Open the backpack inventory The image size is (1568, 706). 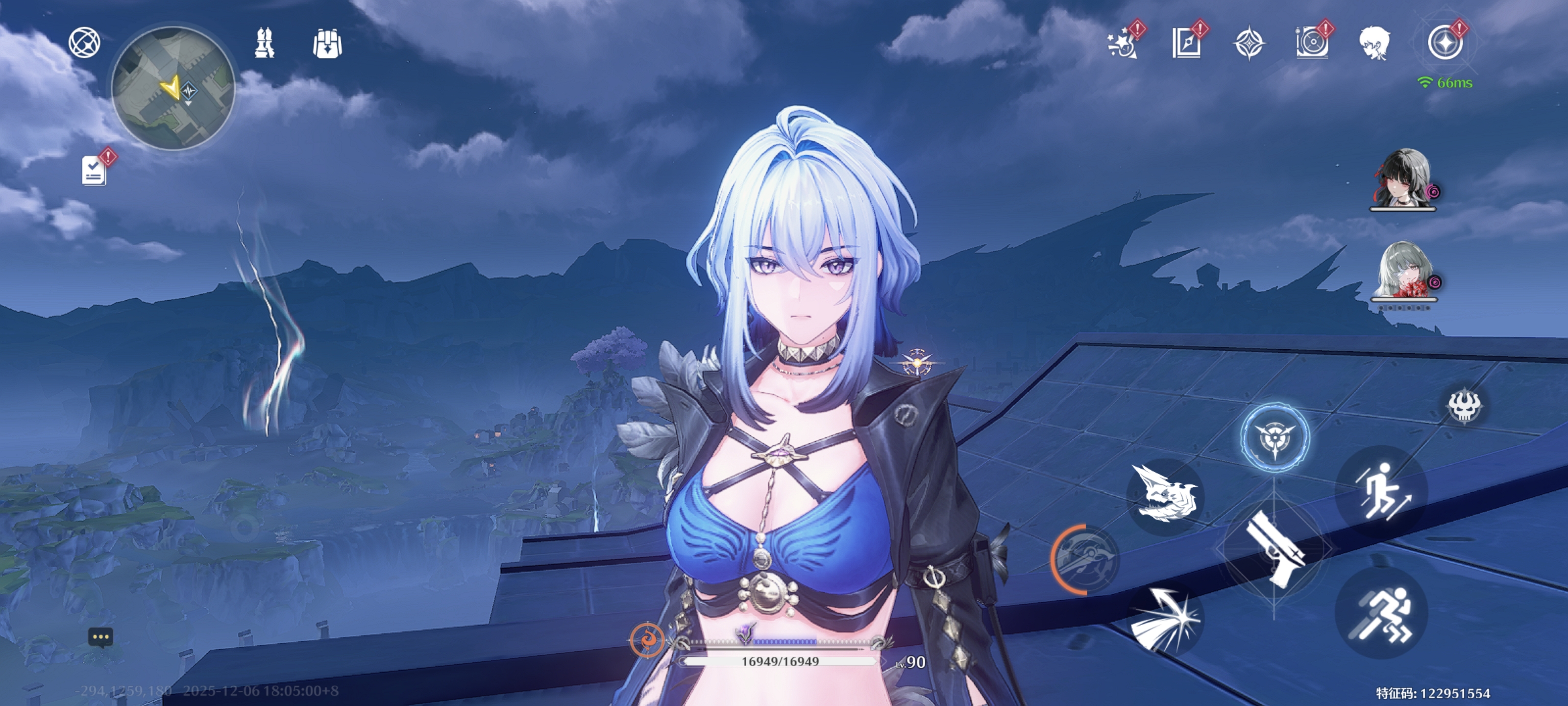(327, 44)
